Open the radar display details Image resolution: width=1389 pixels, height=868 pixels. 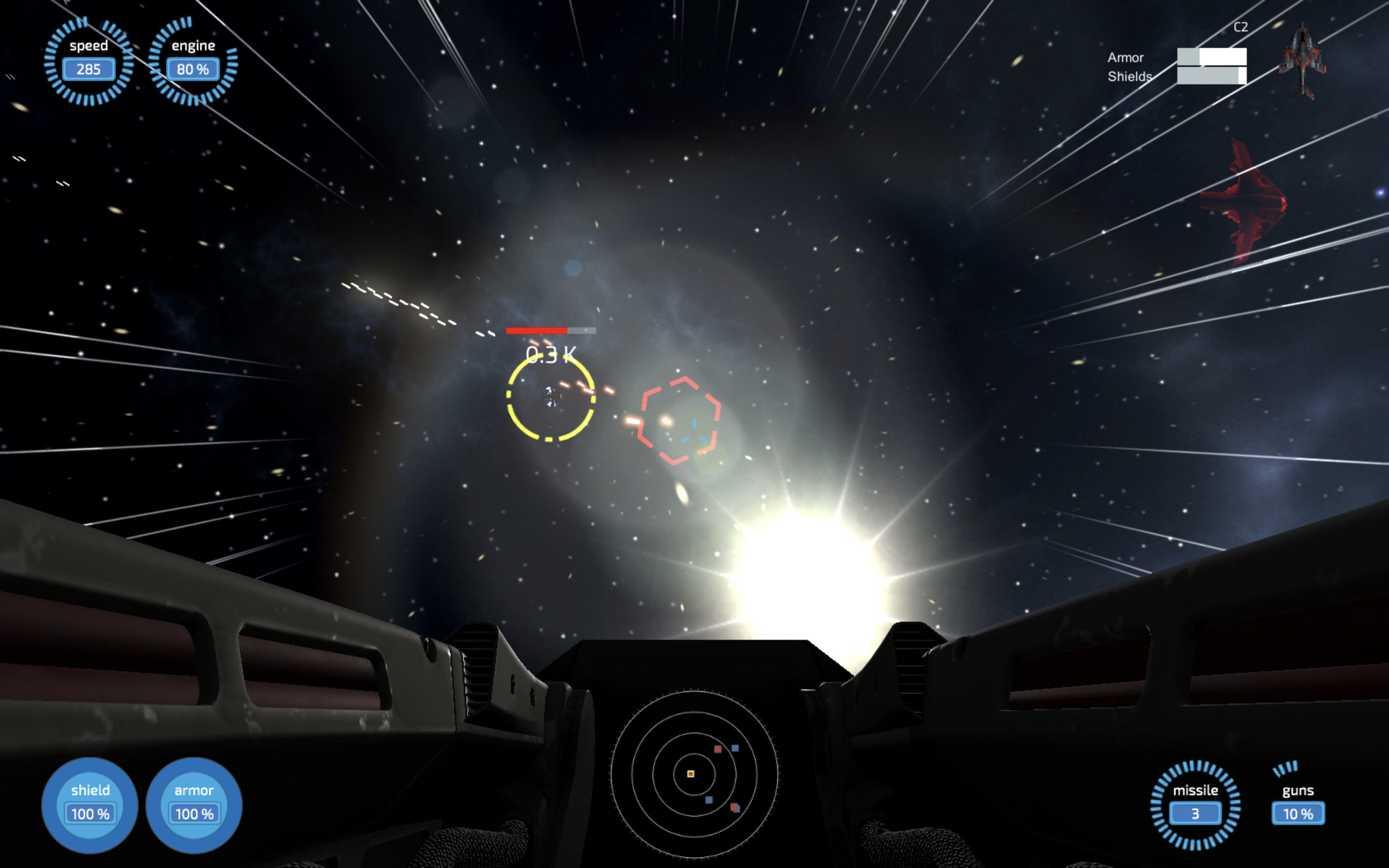[x=694, y=775]
